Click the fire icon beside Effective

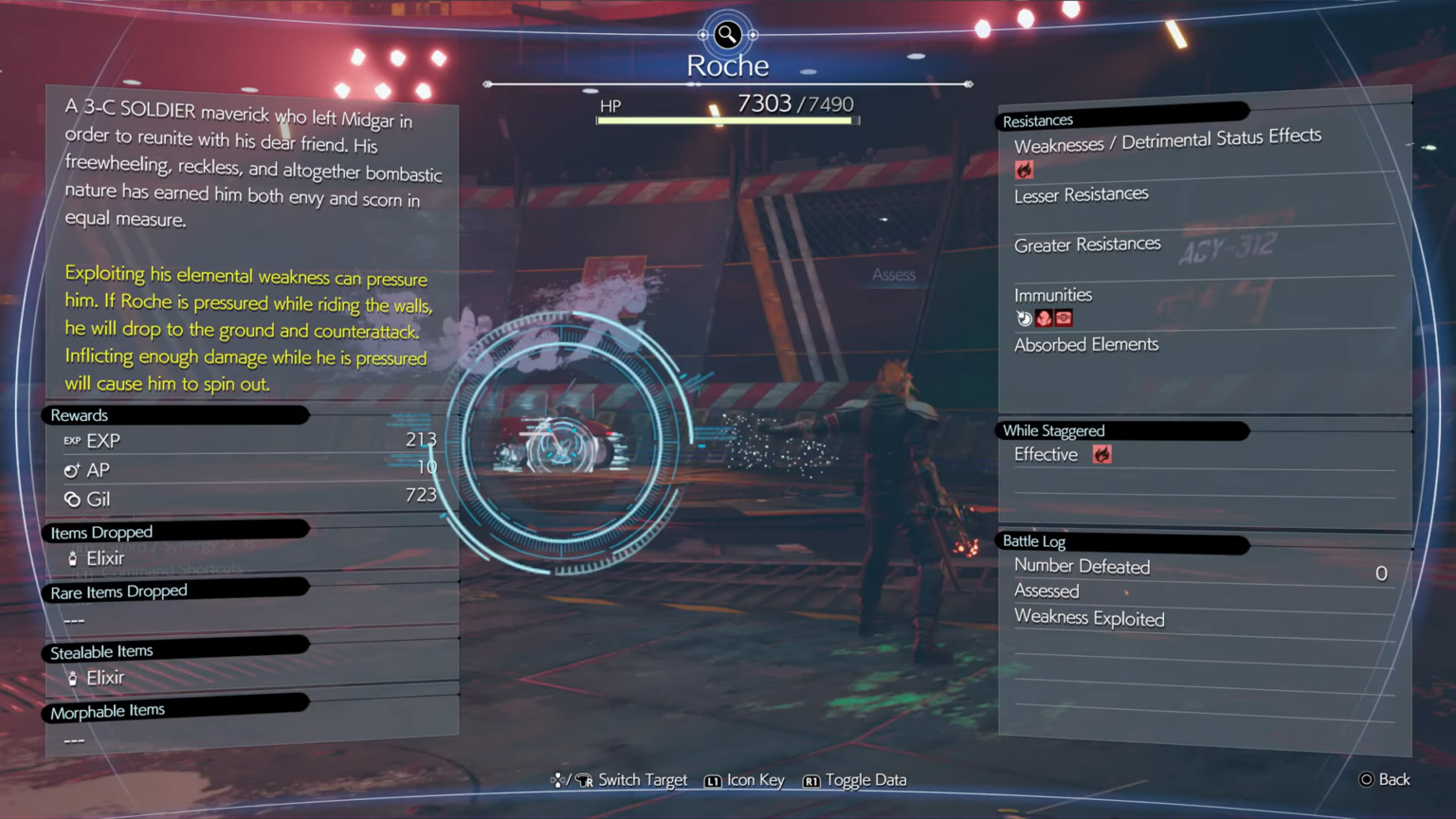tap(1101, 455)
